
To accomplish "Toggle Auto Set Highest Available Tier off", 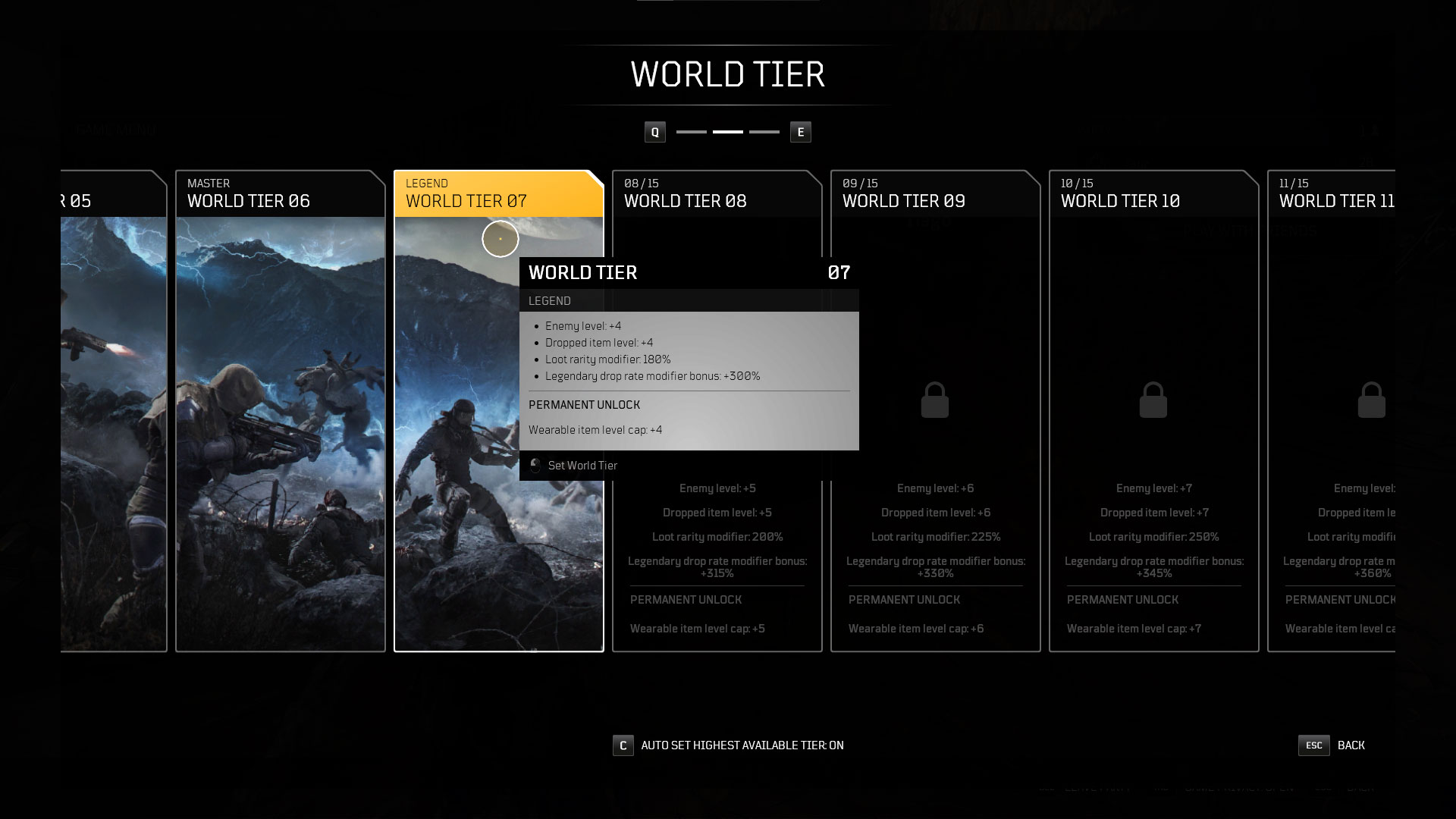I will point(739,745).
